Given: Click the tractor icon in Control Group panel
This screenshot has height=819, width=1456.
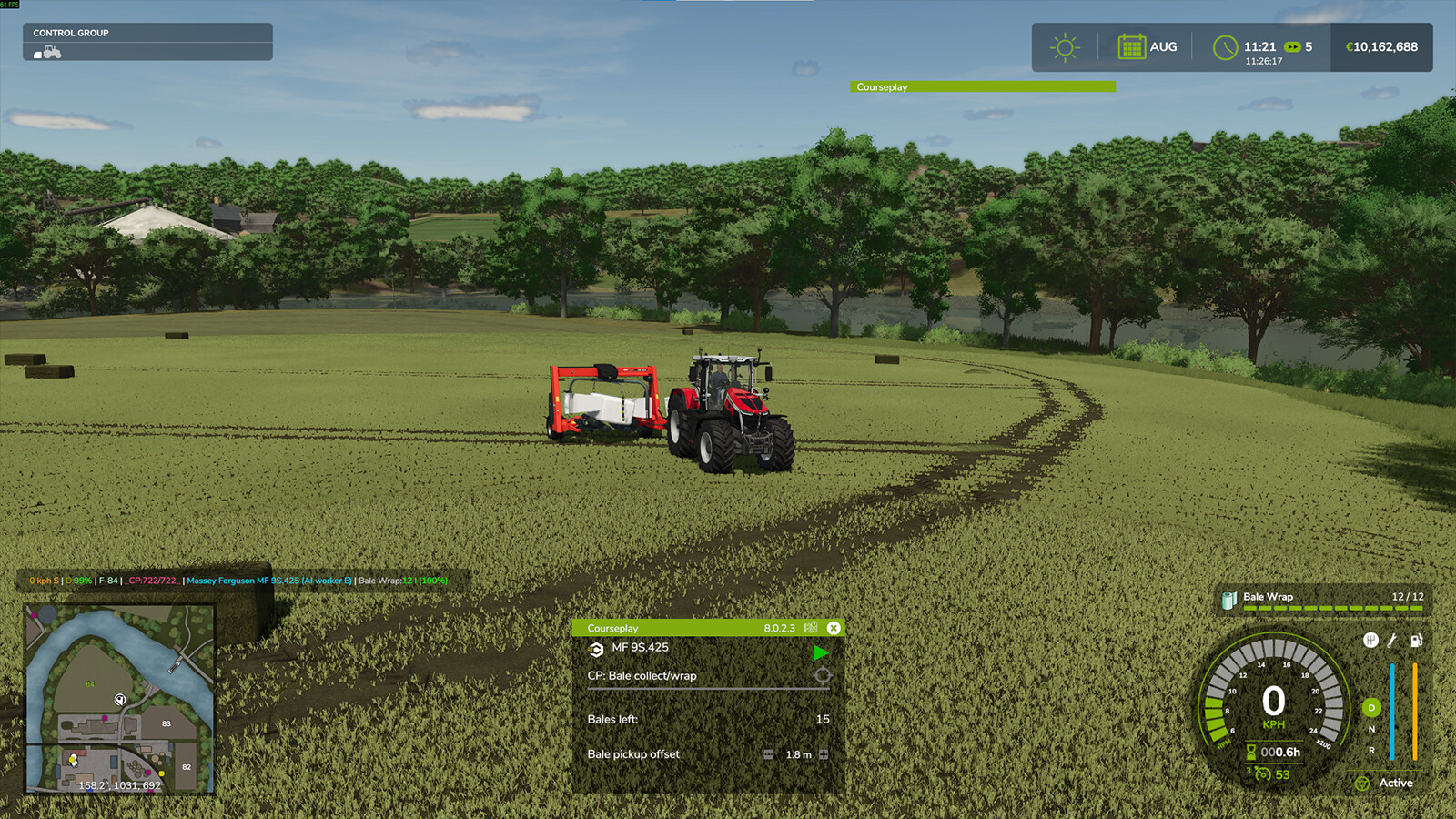Looking at the screenshot, I should (50, 53).
